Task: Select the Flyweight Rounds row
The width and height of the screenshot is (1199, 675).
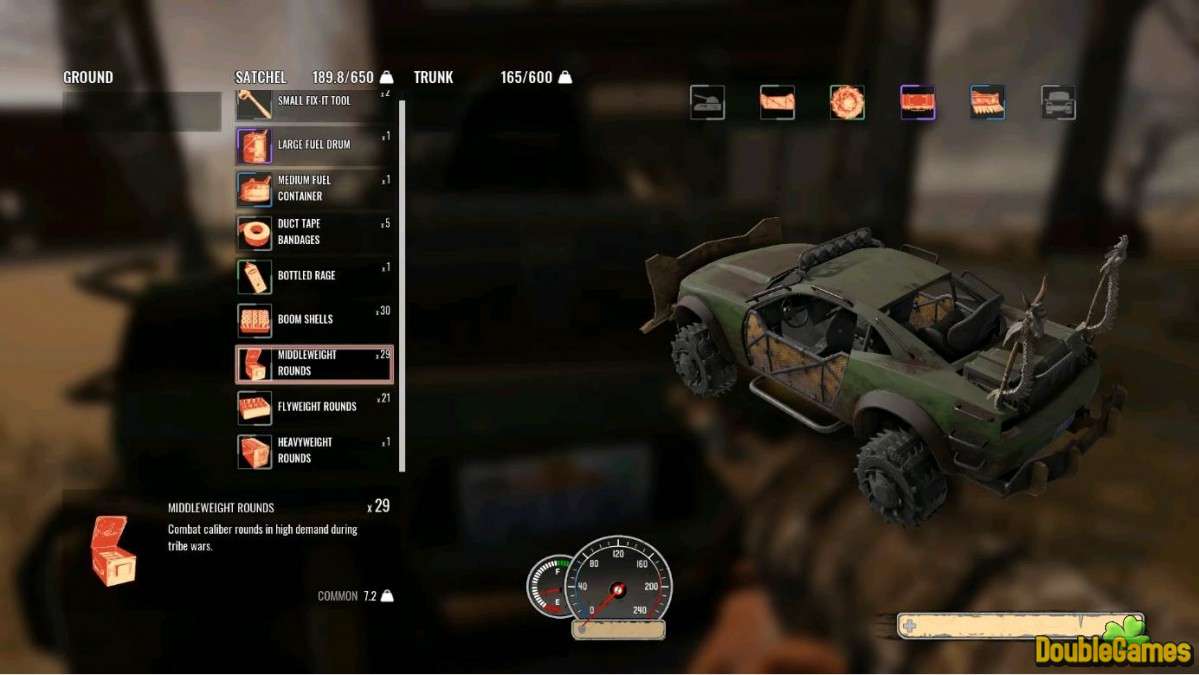Action: (x=312, y=407)
